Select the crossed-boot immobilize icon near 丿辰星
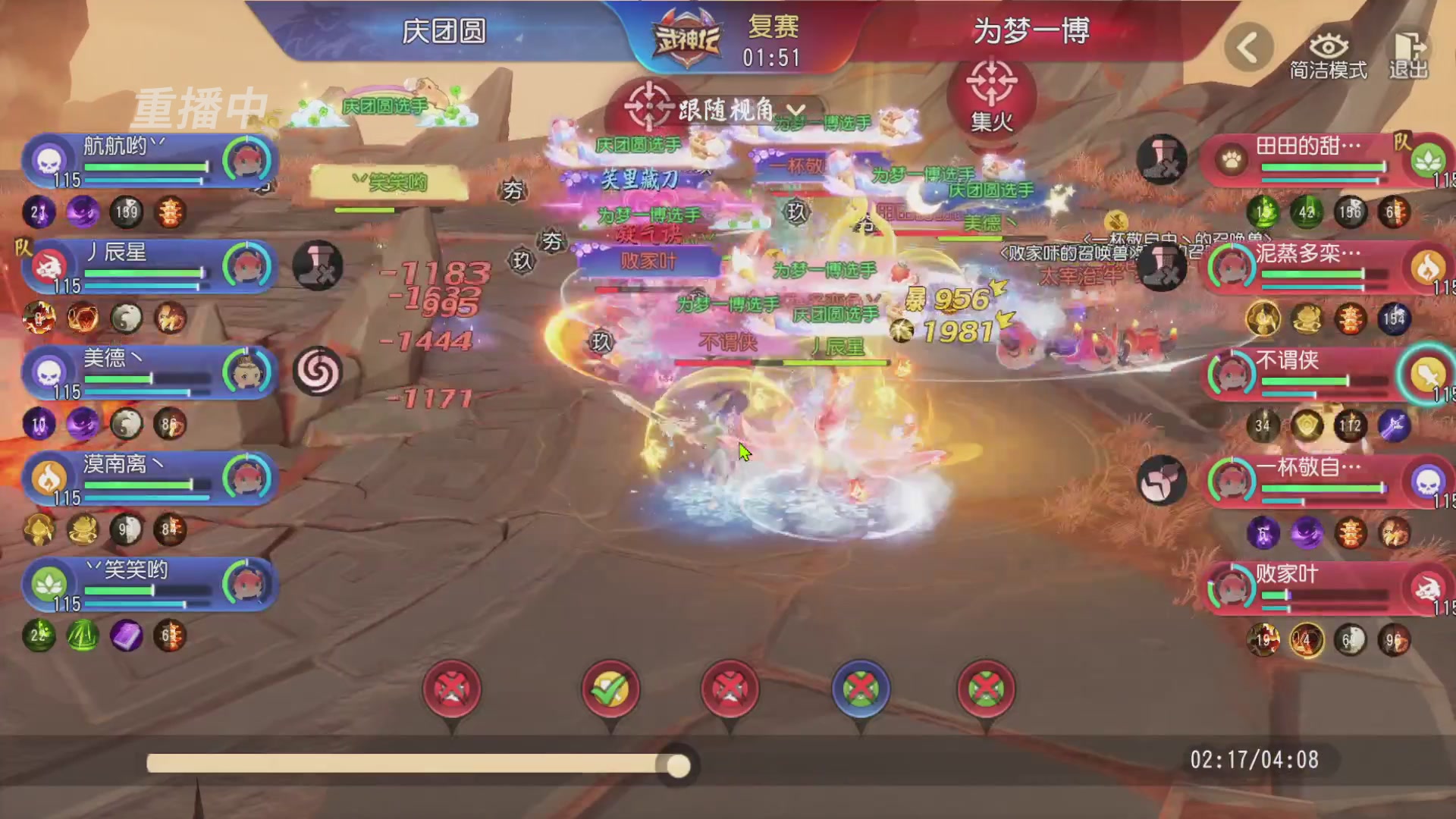This screenshot has height=819, width=1456. (x=317, y=266)
